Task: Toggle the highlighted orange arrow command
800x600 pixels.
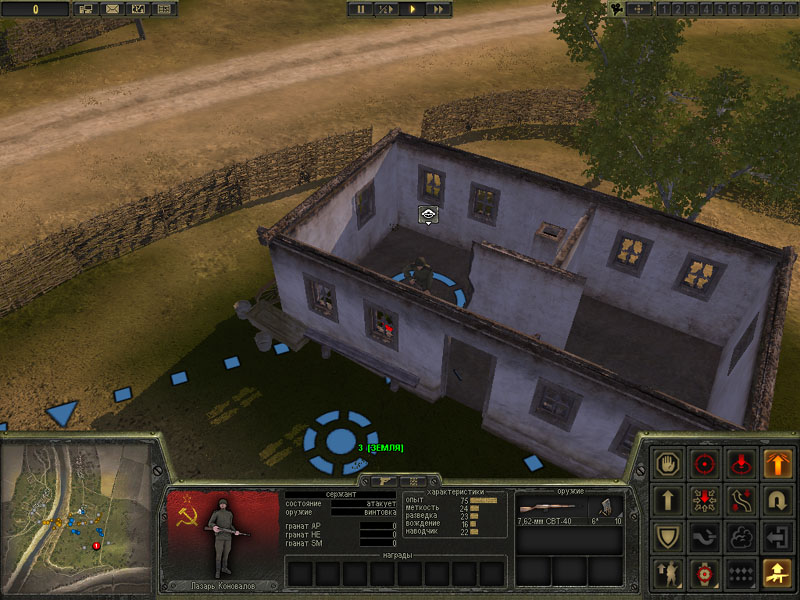Action: (x=778, y=463)
